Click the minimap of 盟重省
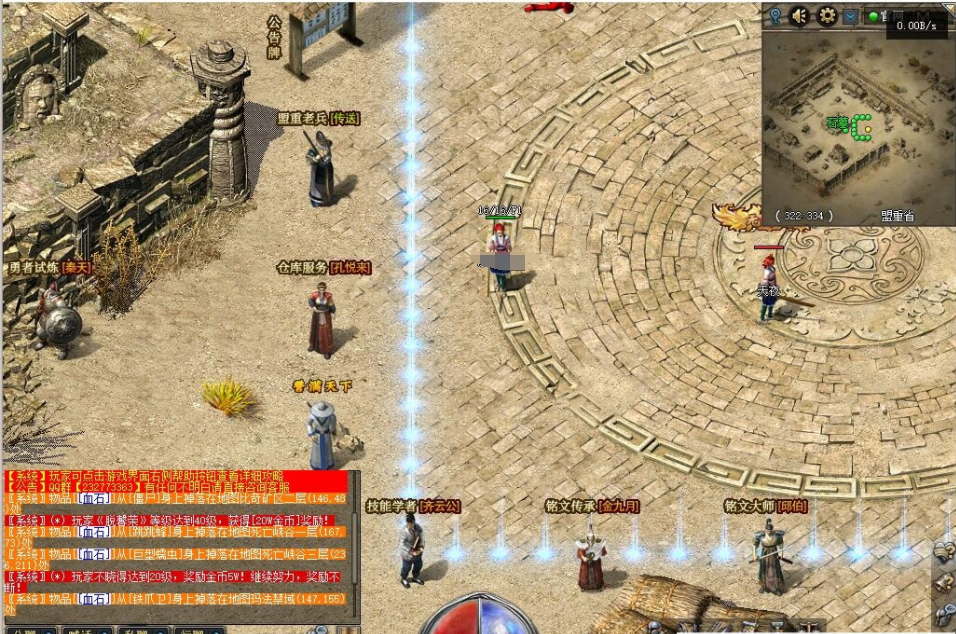Viewport: 956px width, 634px height. pos(856,120)
